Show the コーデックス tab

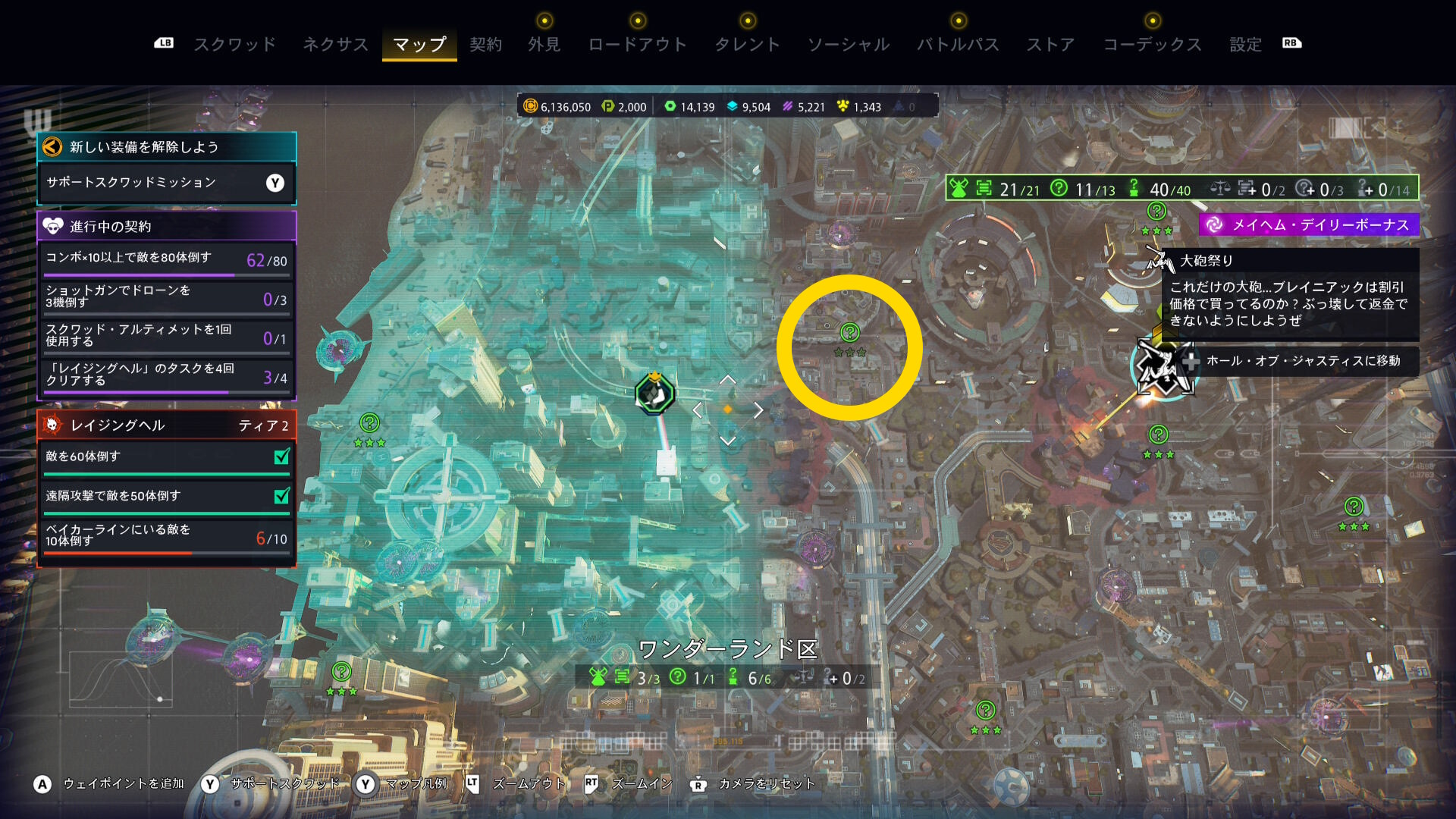tap(1152, 45)
